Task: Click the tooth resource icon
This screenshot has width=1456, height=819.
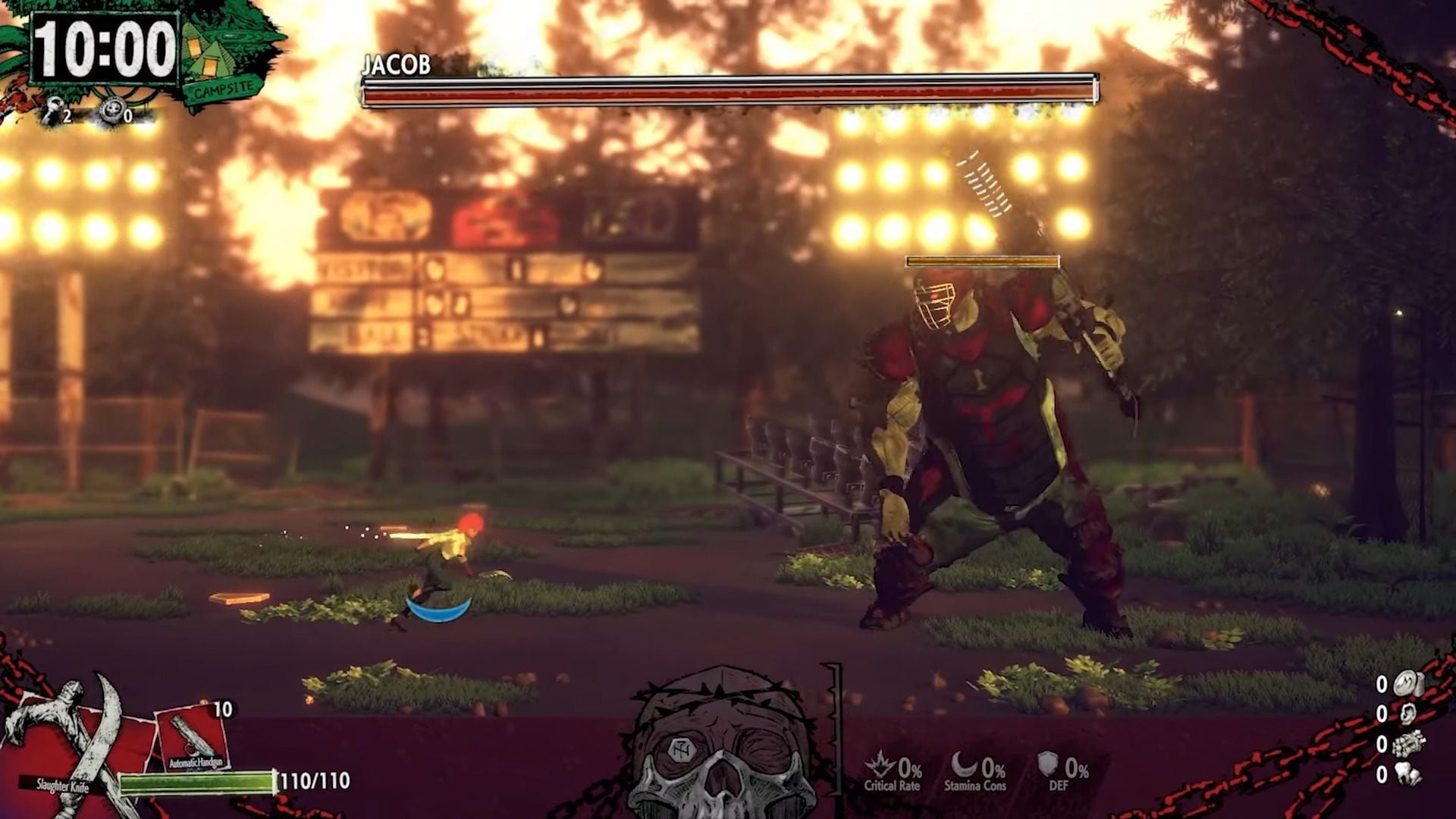Action: click(1407, 774)
